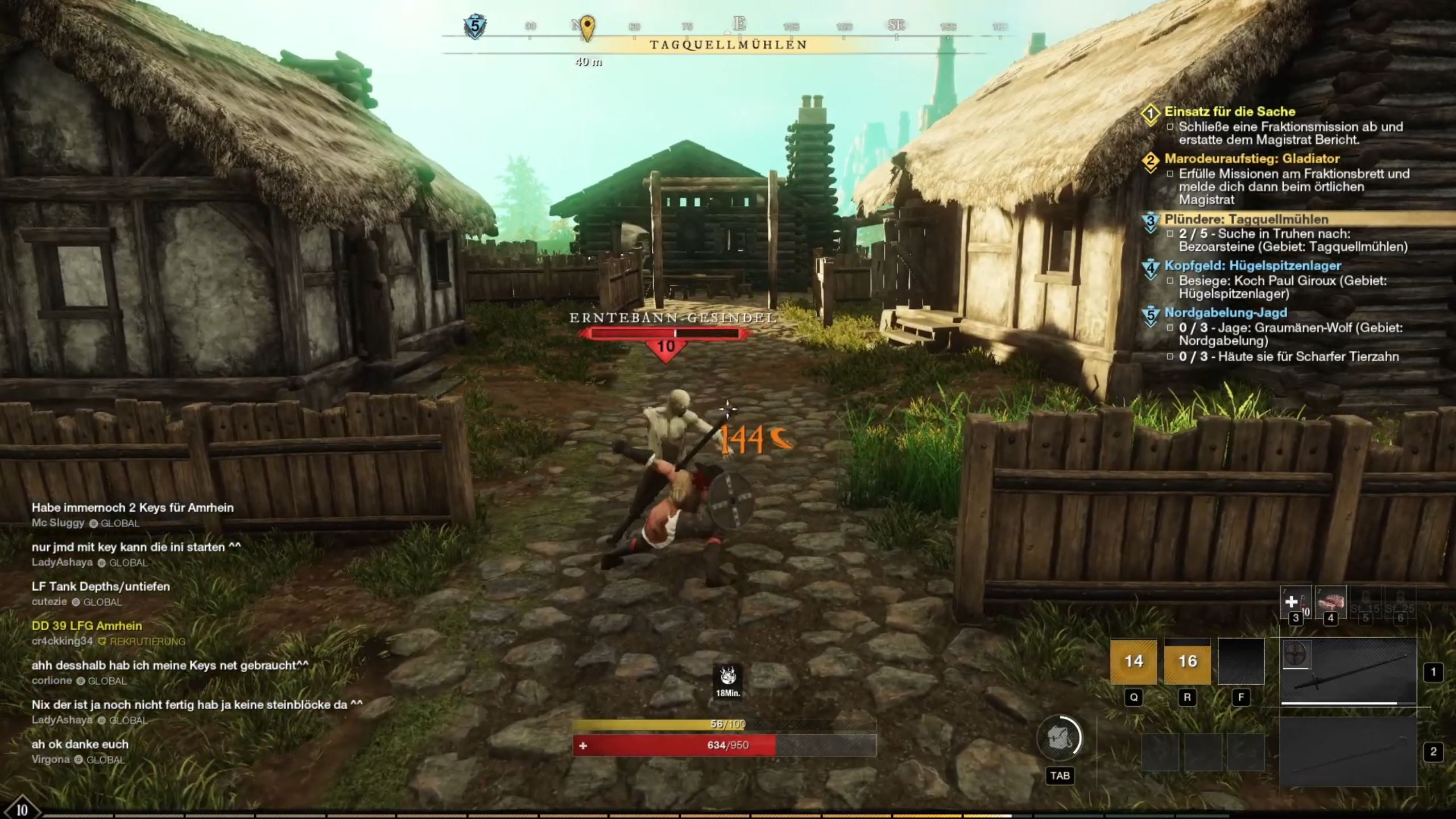Click the locked hotbar slot 6
Screen dimensions: 1456x819
tap(1401, 602)
